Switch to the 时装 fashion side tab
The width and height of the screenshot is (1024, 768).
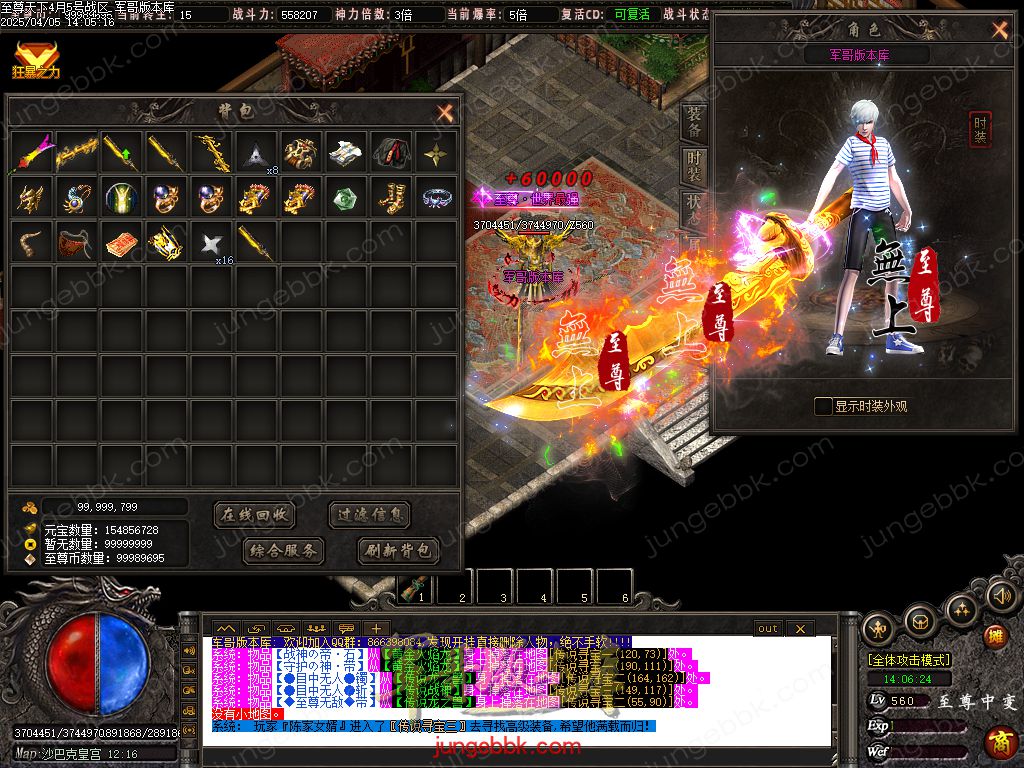693,166
